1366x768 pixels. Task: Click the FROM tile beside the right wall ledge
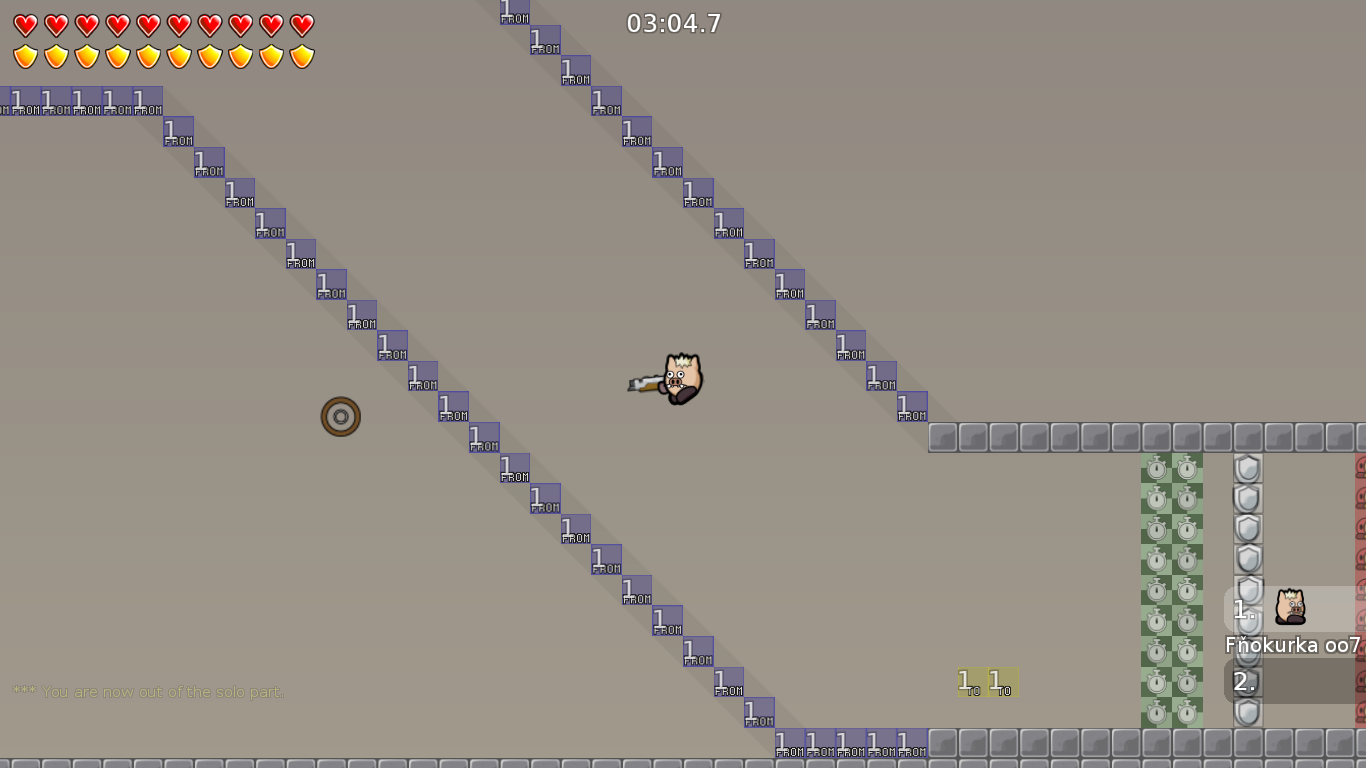(x=910, y=408)
